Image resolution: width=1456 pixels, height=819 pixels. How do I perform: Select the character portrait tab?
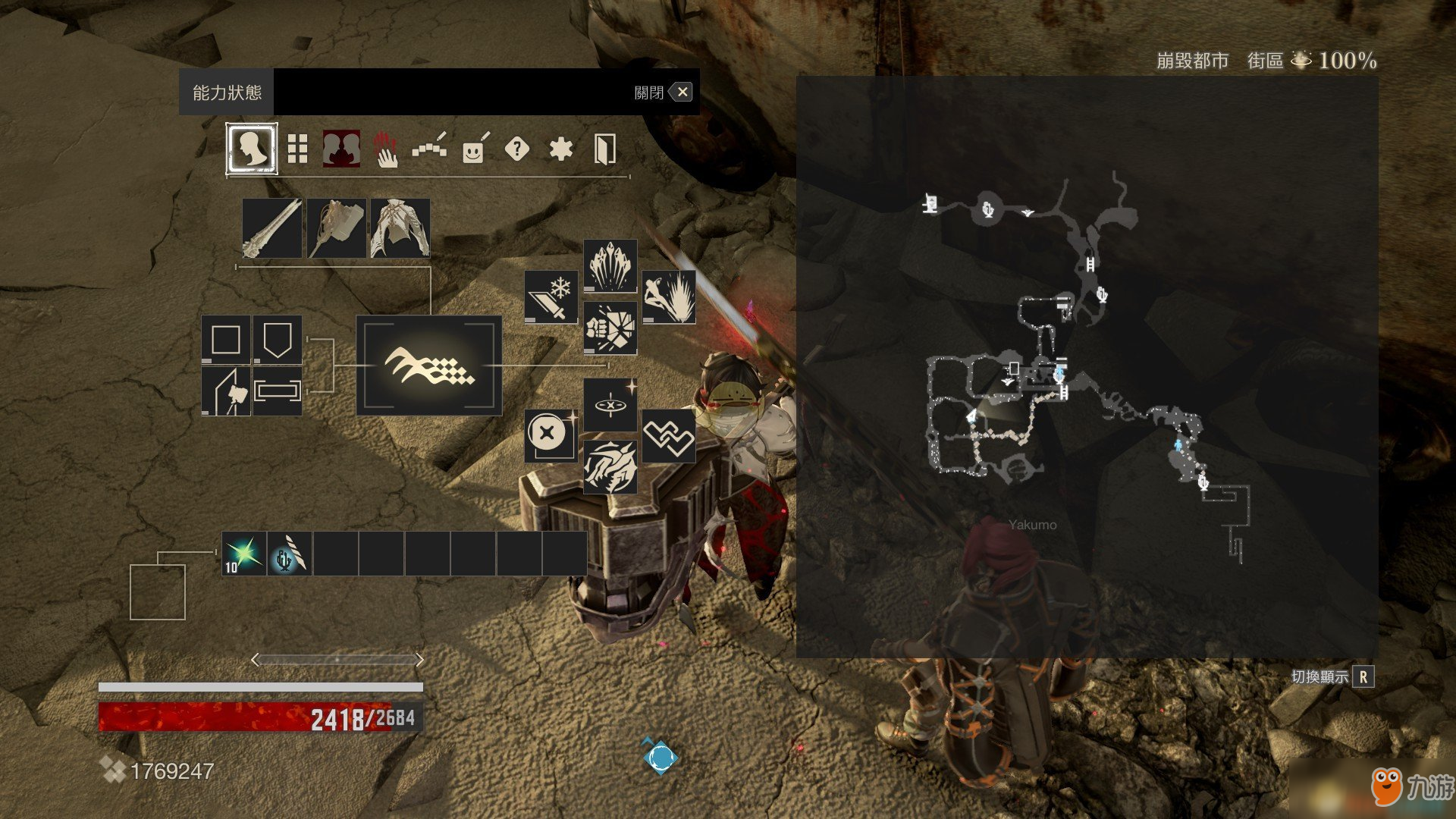tap(252, 149)
